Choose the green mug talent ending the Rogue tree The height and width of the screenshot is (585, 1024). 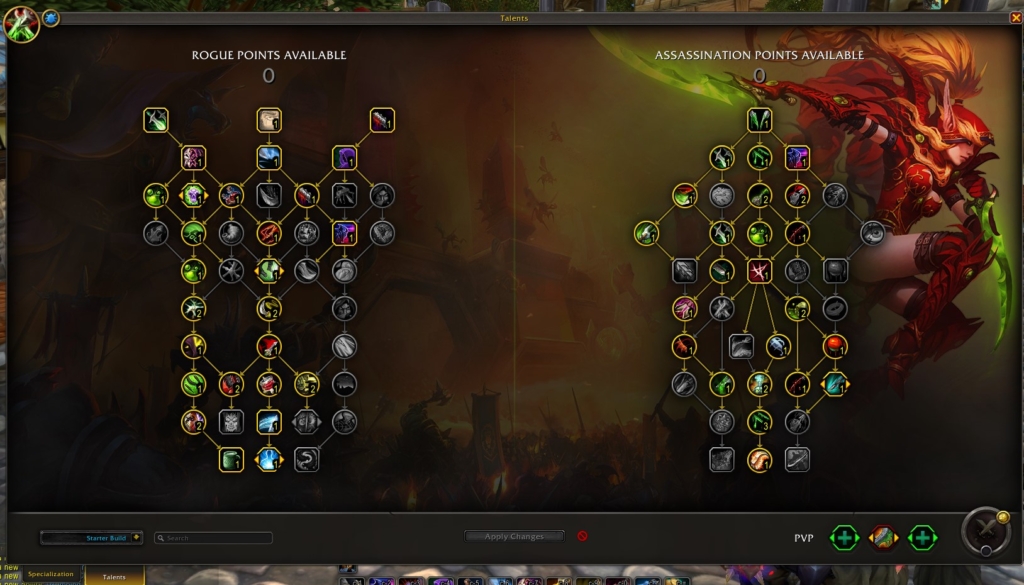[231, 459]
